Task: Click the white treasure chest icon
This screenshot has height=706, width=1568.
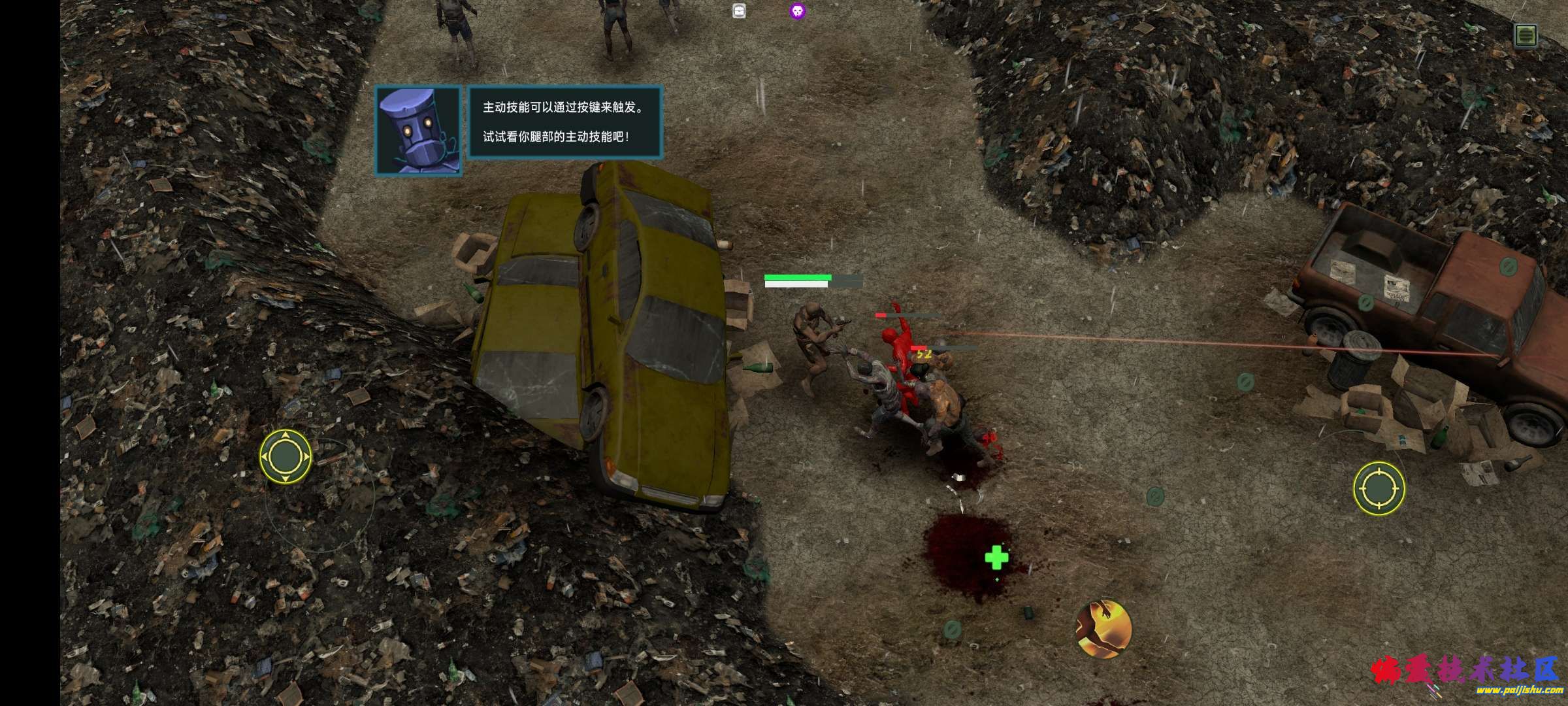Action: coord(739,11)
